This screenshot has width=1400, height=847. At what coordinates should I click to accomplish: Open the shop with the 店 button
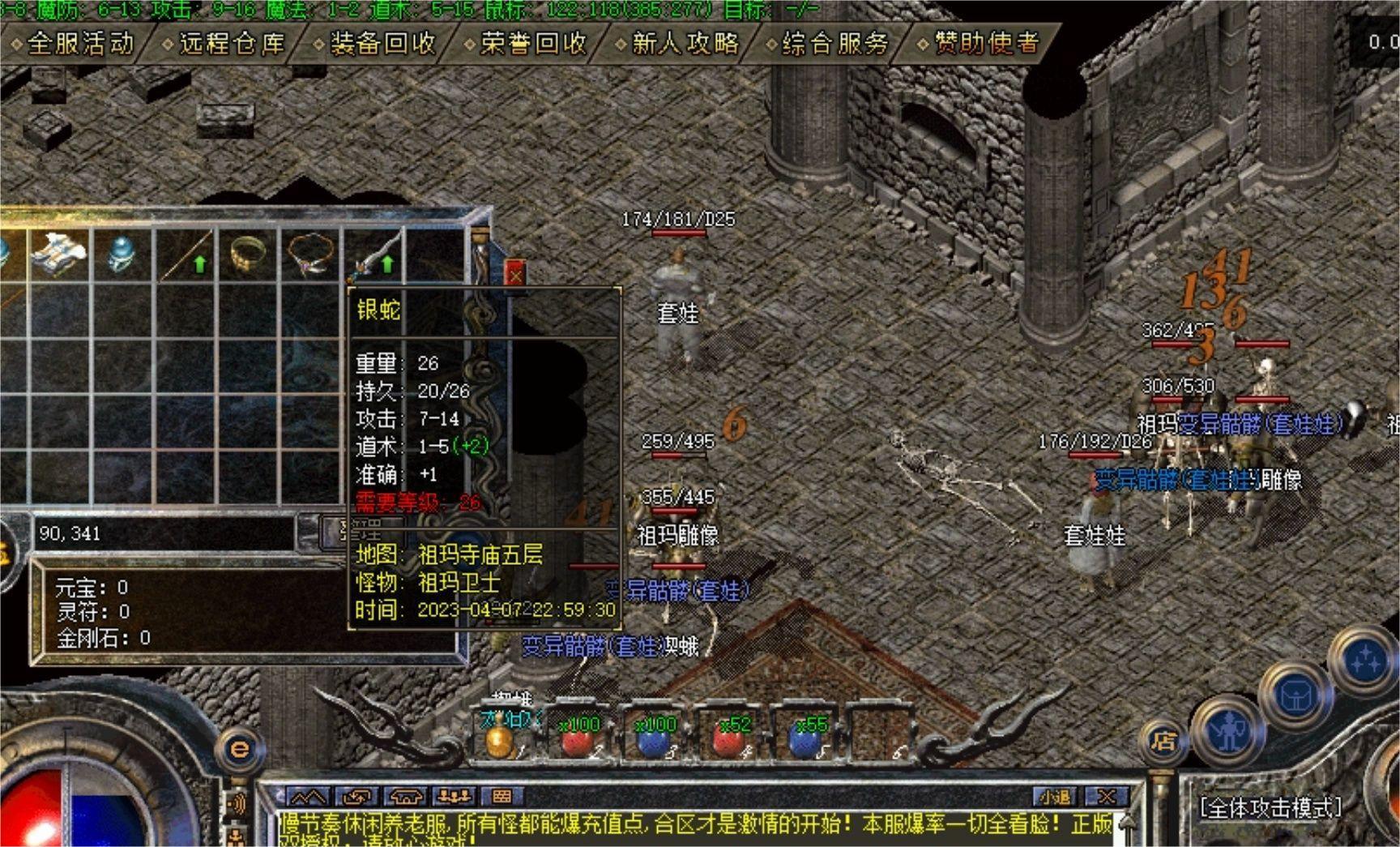coord(1163,740)
